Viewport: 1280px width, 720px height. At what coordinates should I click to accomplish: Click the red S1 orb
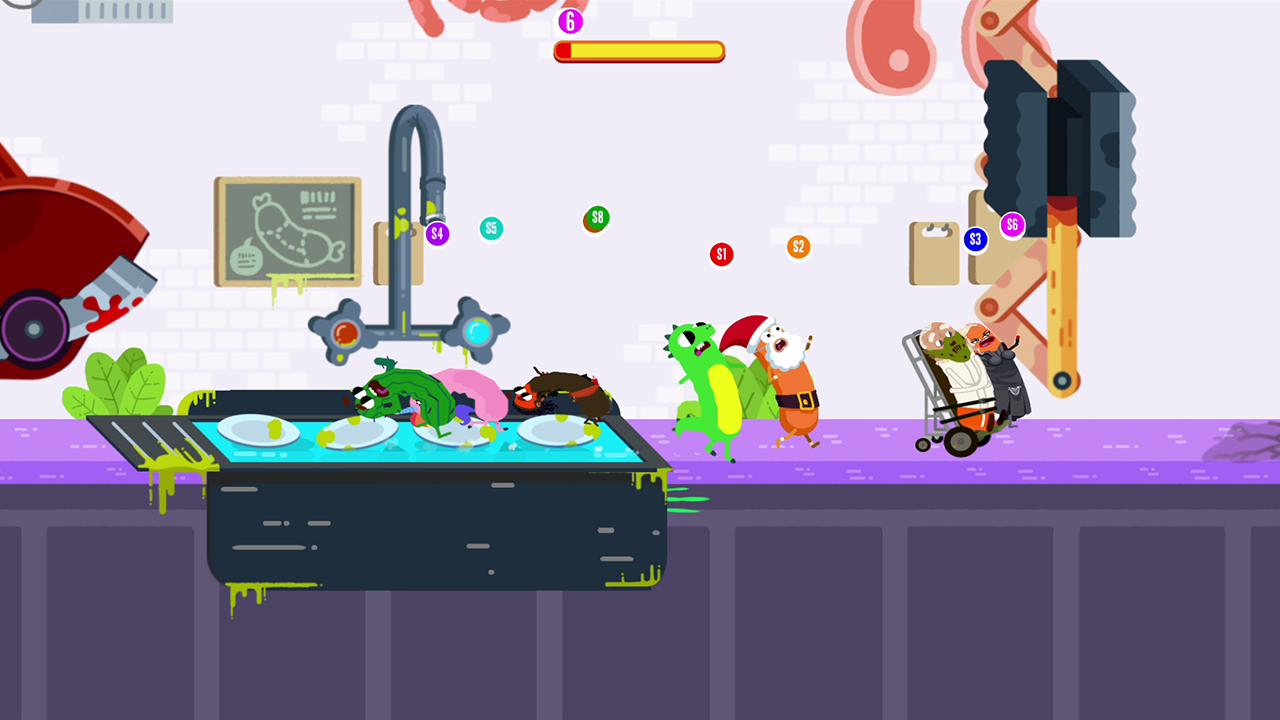pyautogui.click(x=721, y=254)
